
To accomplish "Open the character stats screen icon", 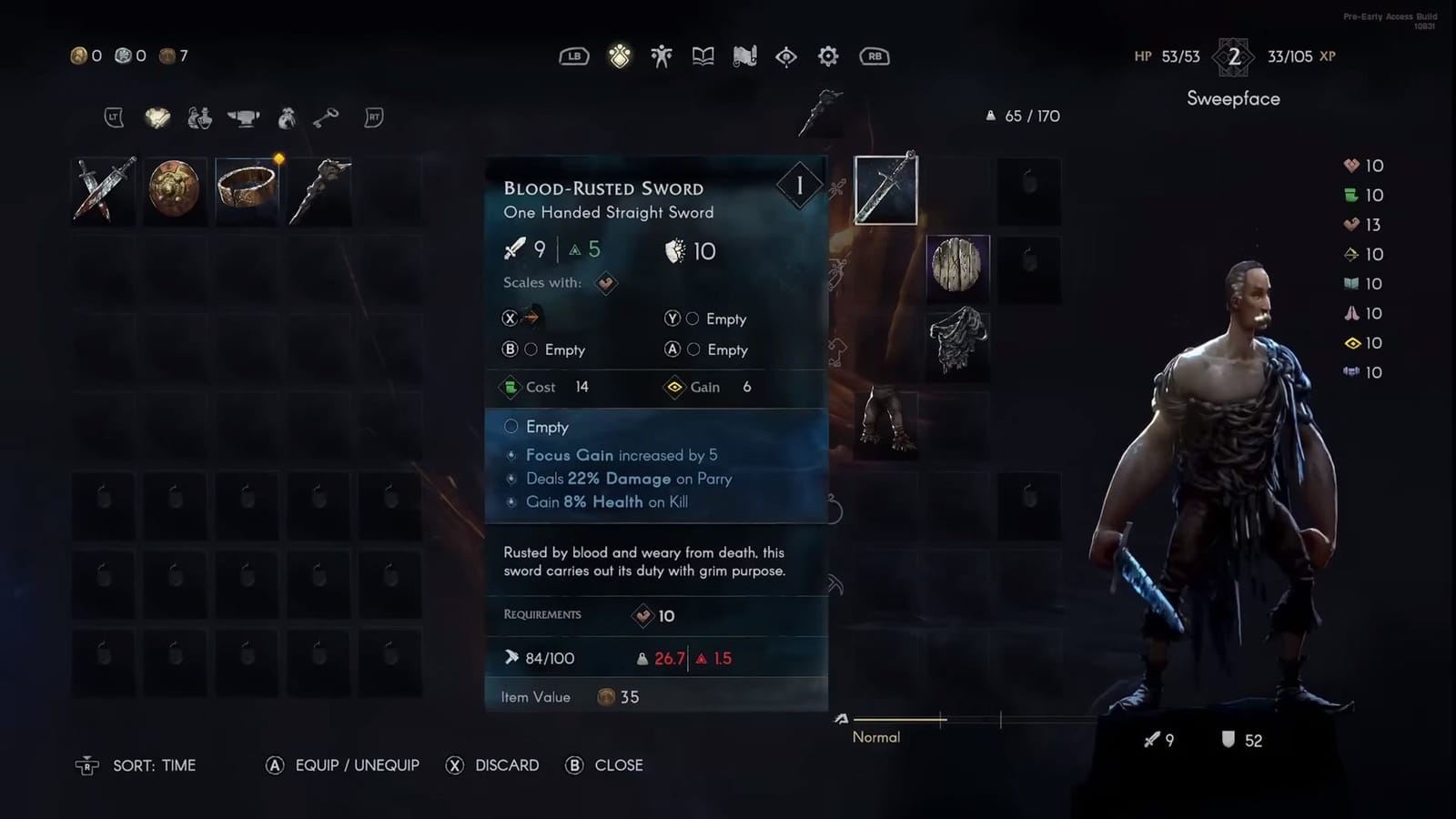I will [662, 56].
